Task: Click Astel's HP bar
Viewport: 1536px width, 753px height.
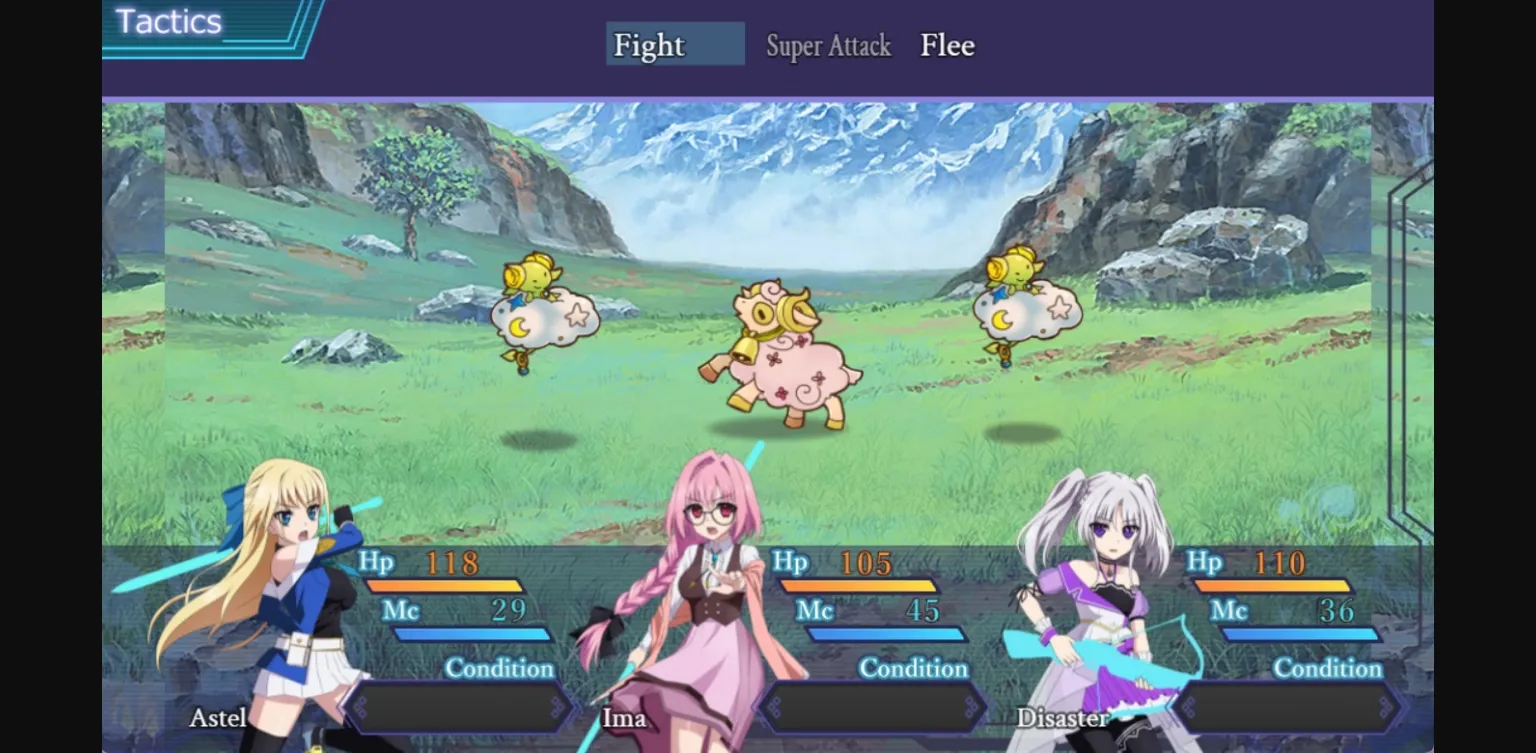Action: (x=445, y=585)
